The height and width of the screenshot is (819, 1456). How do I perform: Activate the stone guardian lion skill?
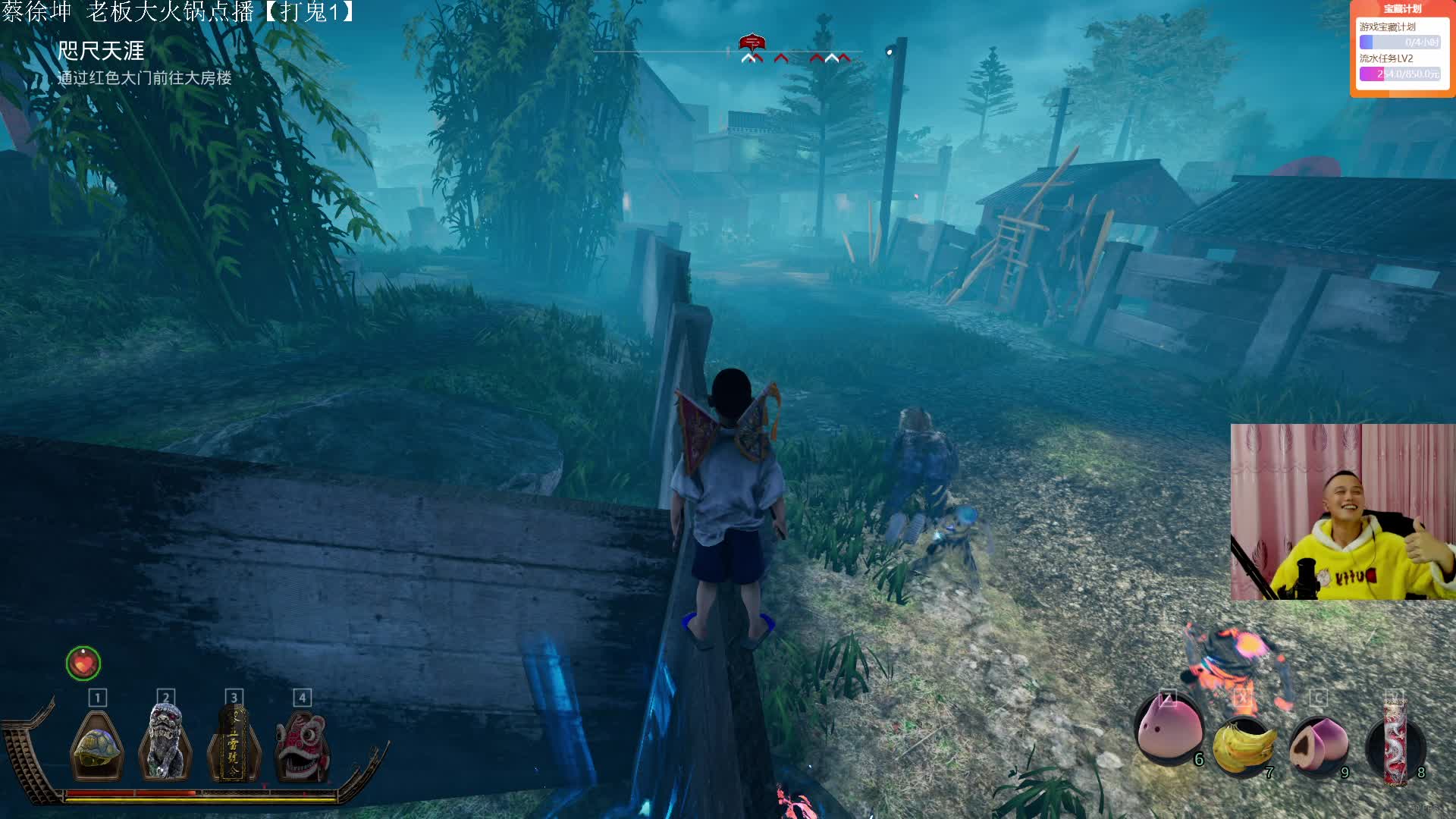pos(165,743)
